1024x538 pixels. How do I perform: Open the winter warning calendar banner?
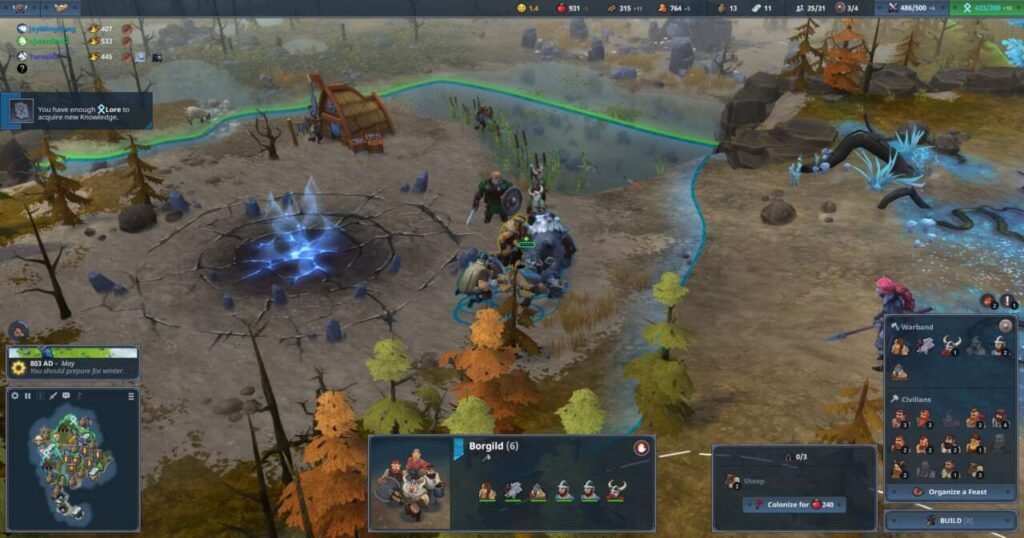click(72, 362)
